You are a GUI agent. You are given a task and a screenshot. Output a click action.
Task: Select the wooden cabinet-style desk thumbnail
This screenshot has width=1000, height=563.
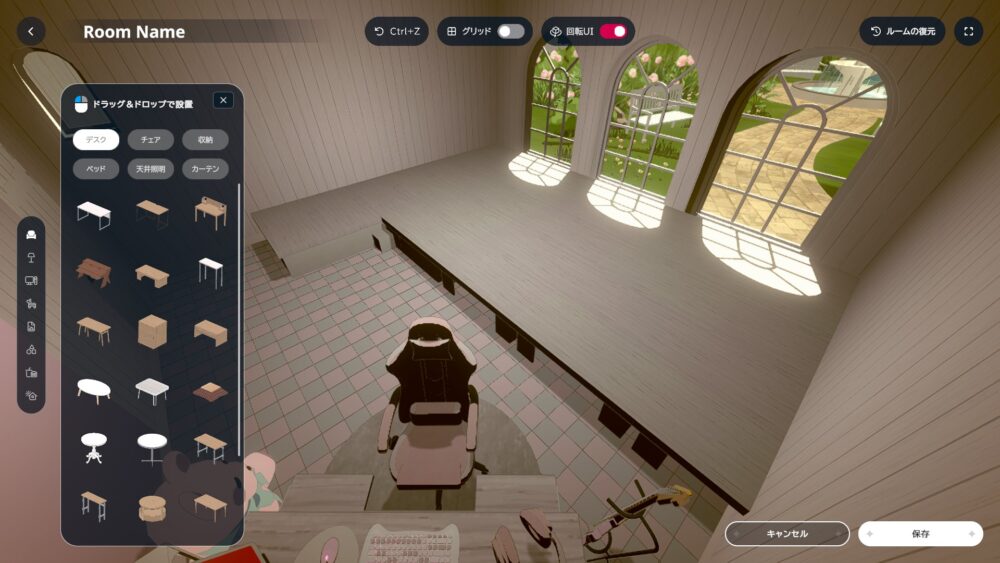(152, 330)
